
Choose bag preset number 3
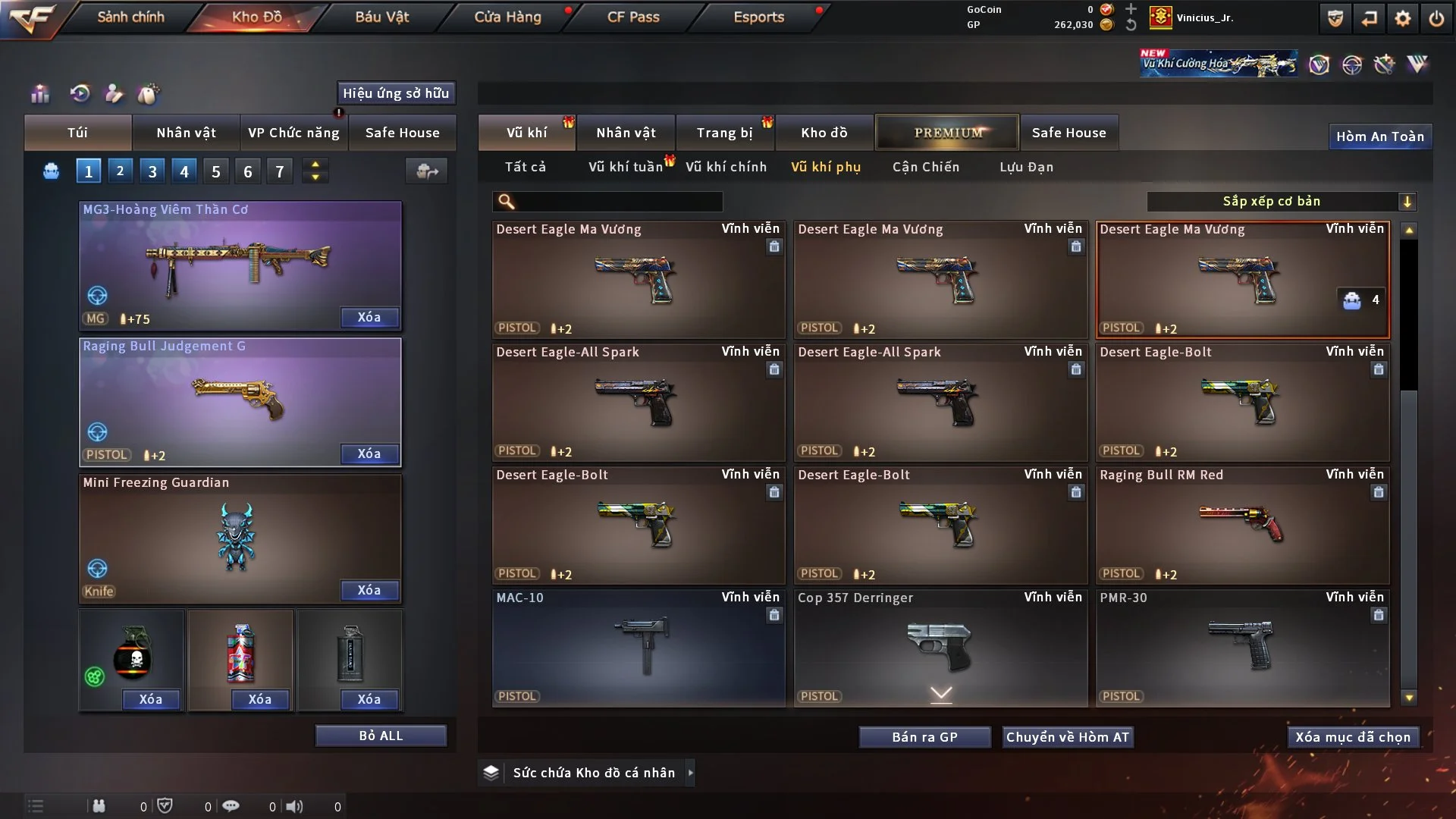152,171
